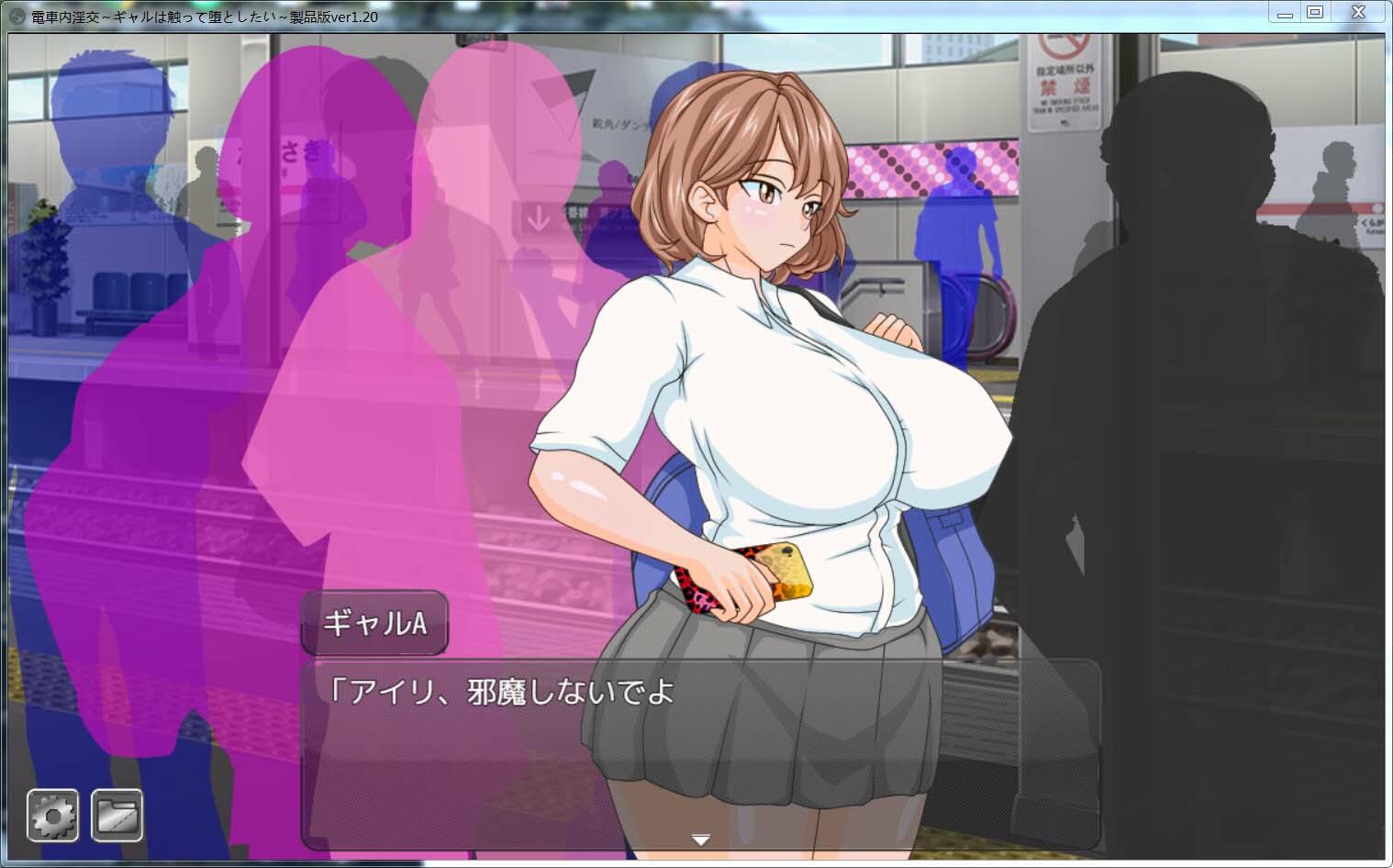Open the folder save/load icon
The height and width of the screenshot is (868, 1393).
click(x=117, y=814)
